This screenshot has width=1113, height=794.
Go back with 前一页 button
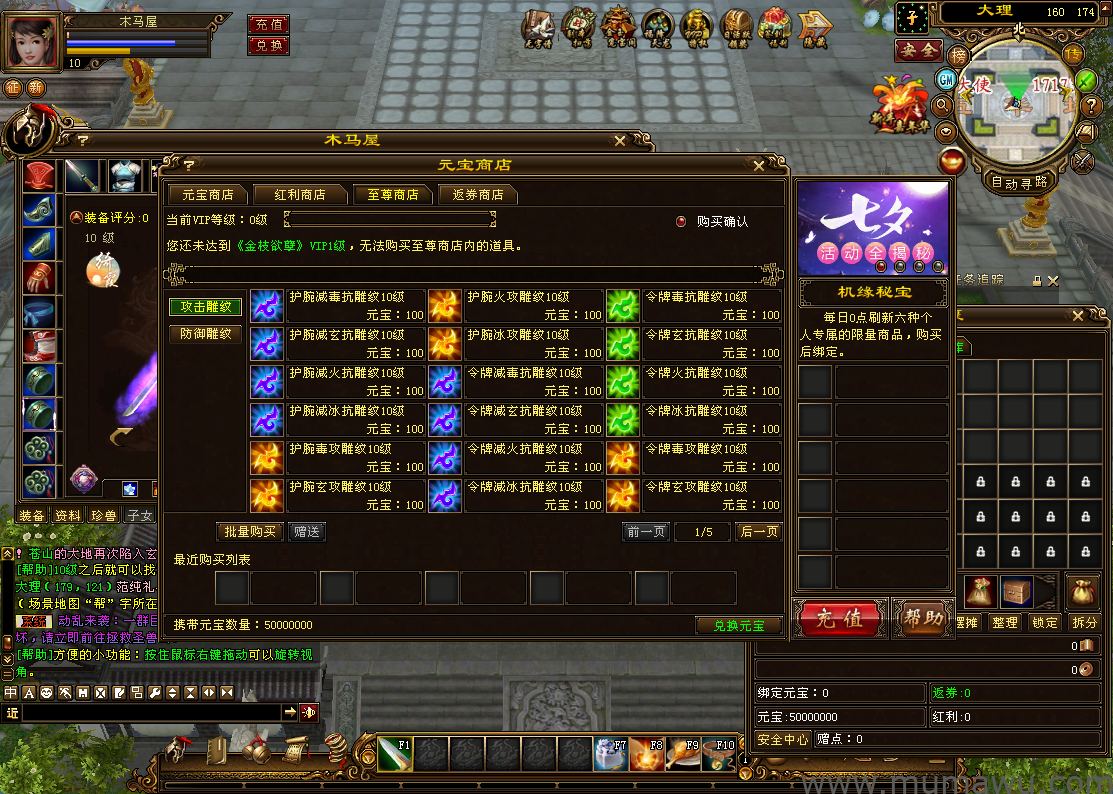click(x=646, y=532)
